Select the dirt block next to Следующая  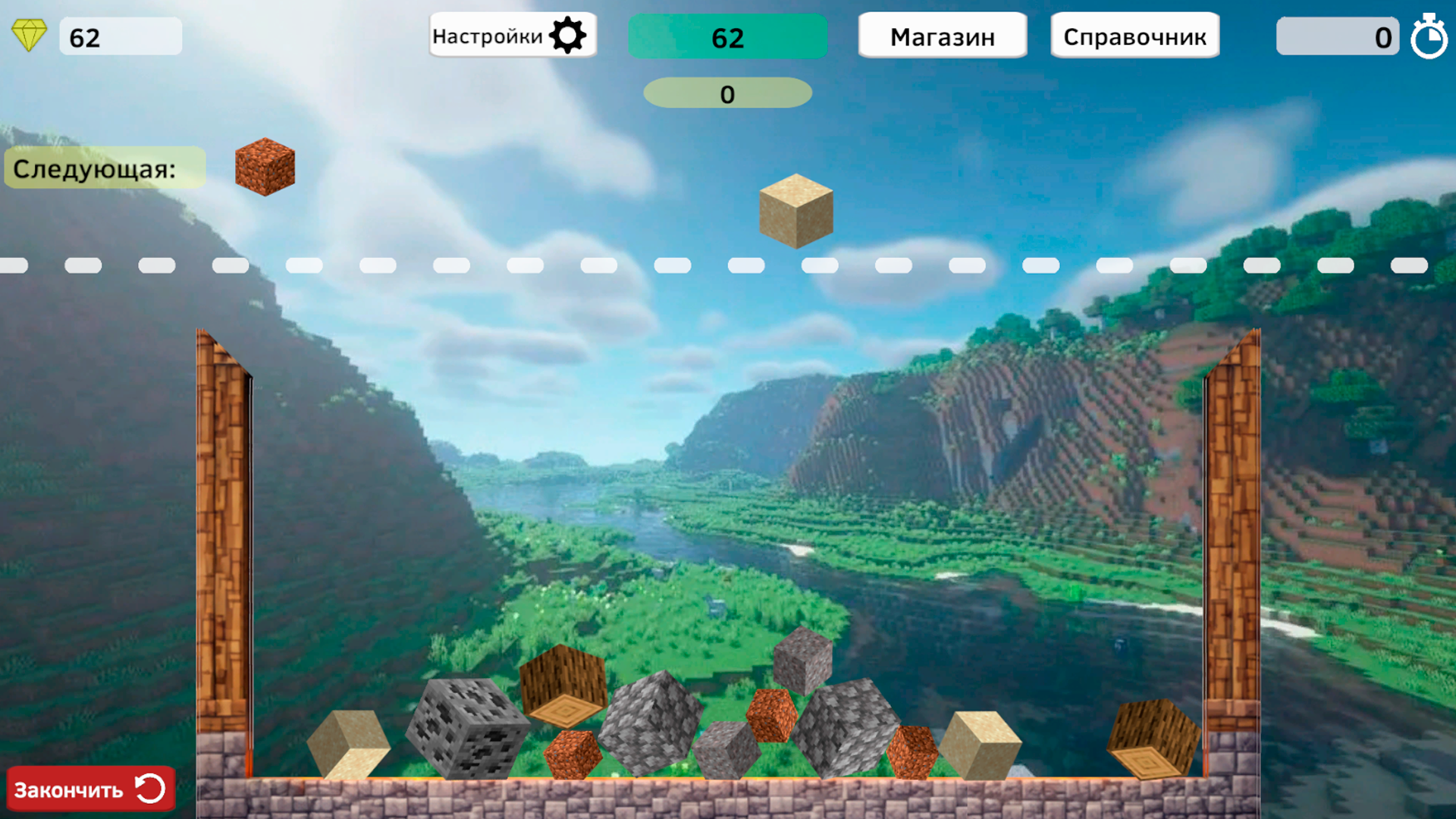pos(264,167)
